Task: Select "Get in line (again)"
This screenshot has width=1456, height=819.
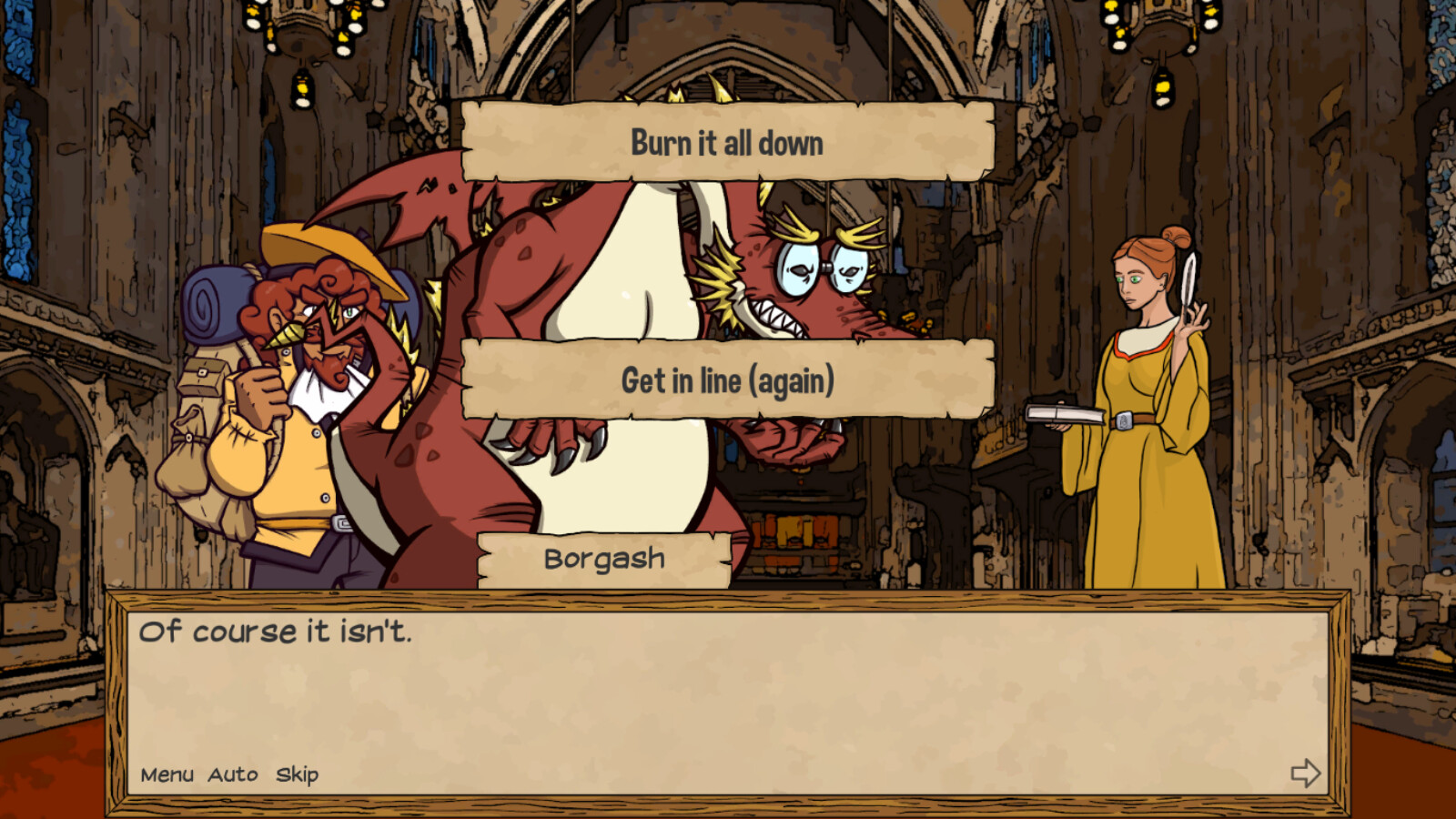Action: pos(727,380)
